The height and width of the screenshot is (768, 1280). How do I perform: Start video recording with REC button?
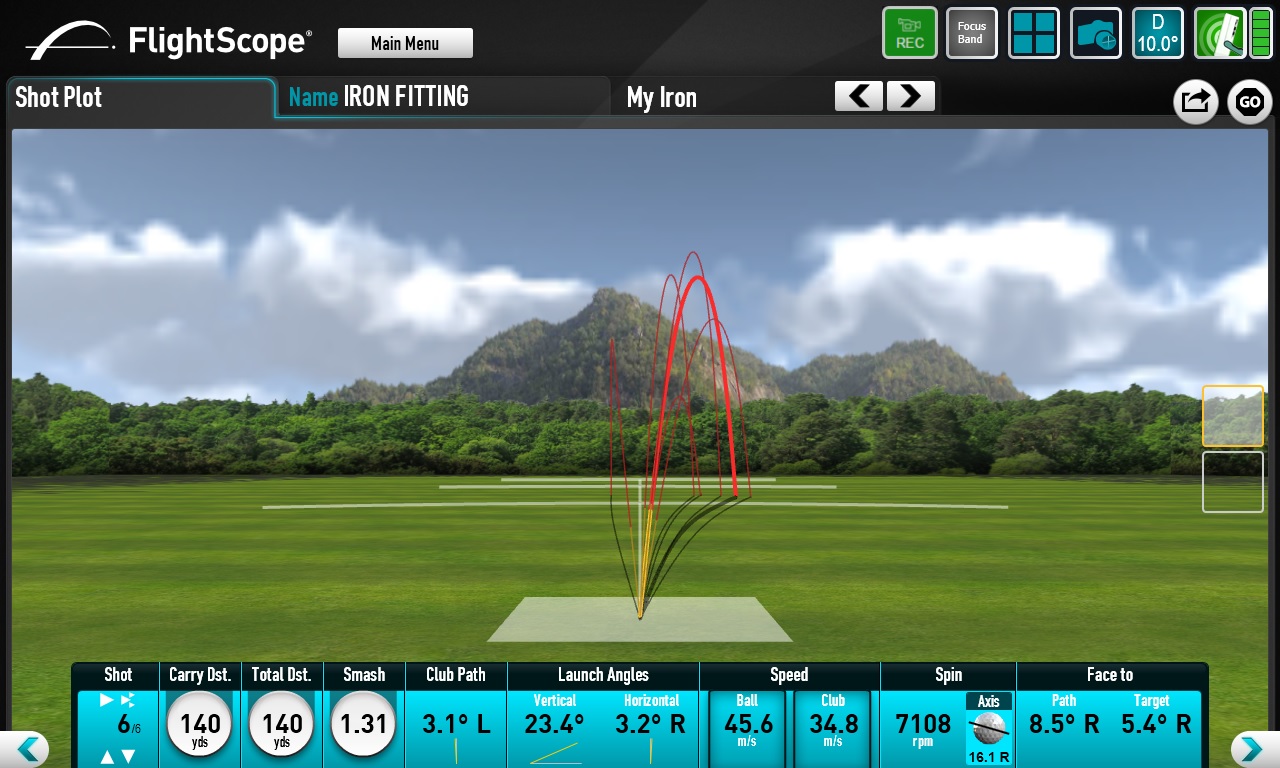[910, 33]
